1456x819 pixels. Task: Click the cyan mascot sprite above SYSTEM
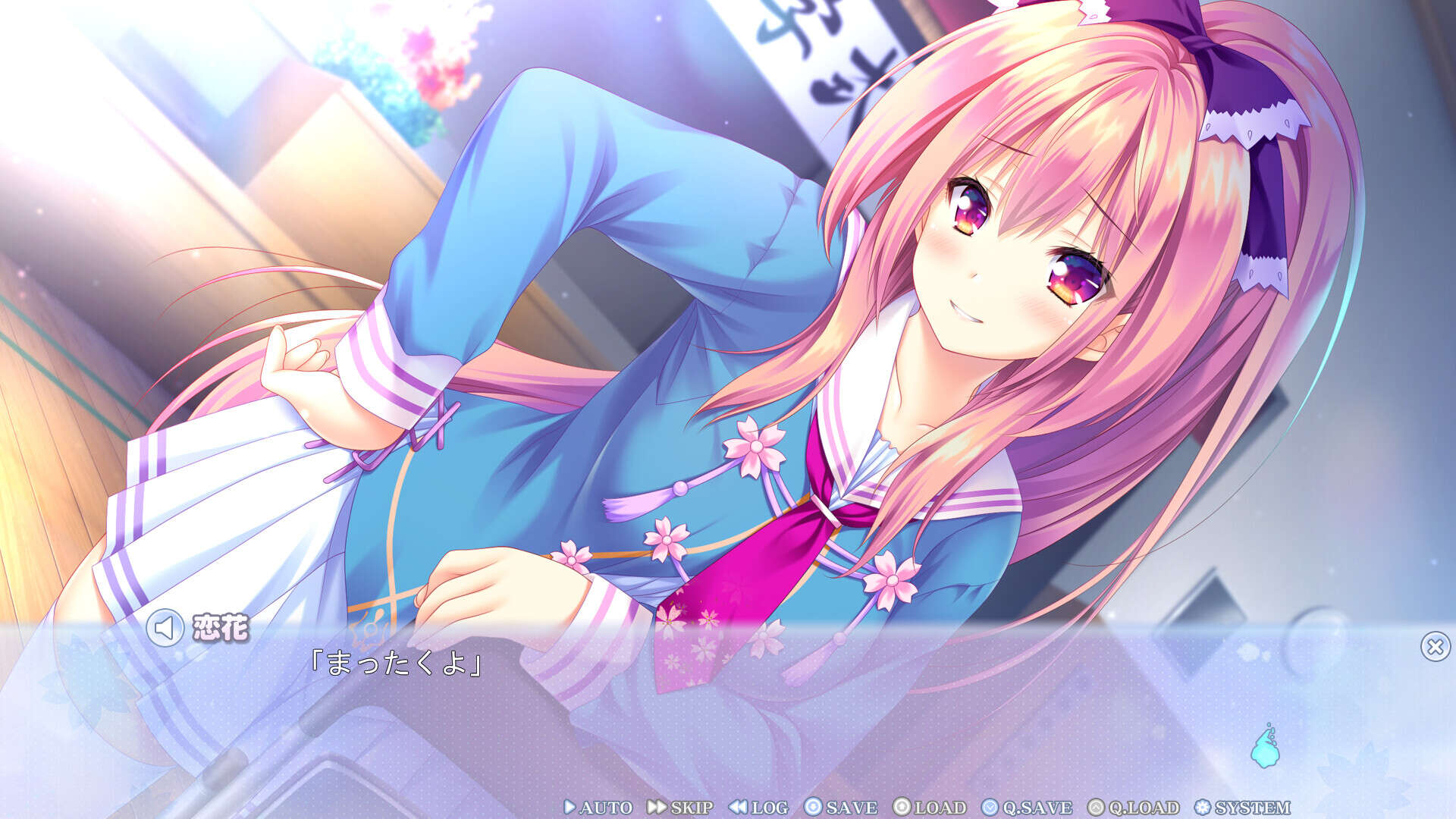(1266, 749)
